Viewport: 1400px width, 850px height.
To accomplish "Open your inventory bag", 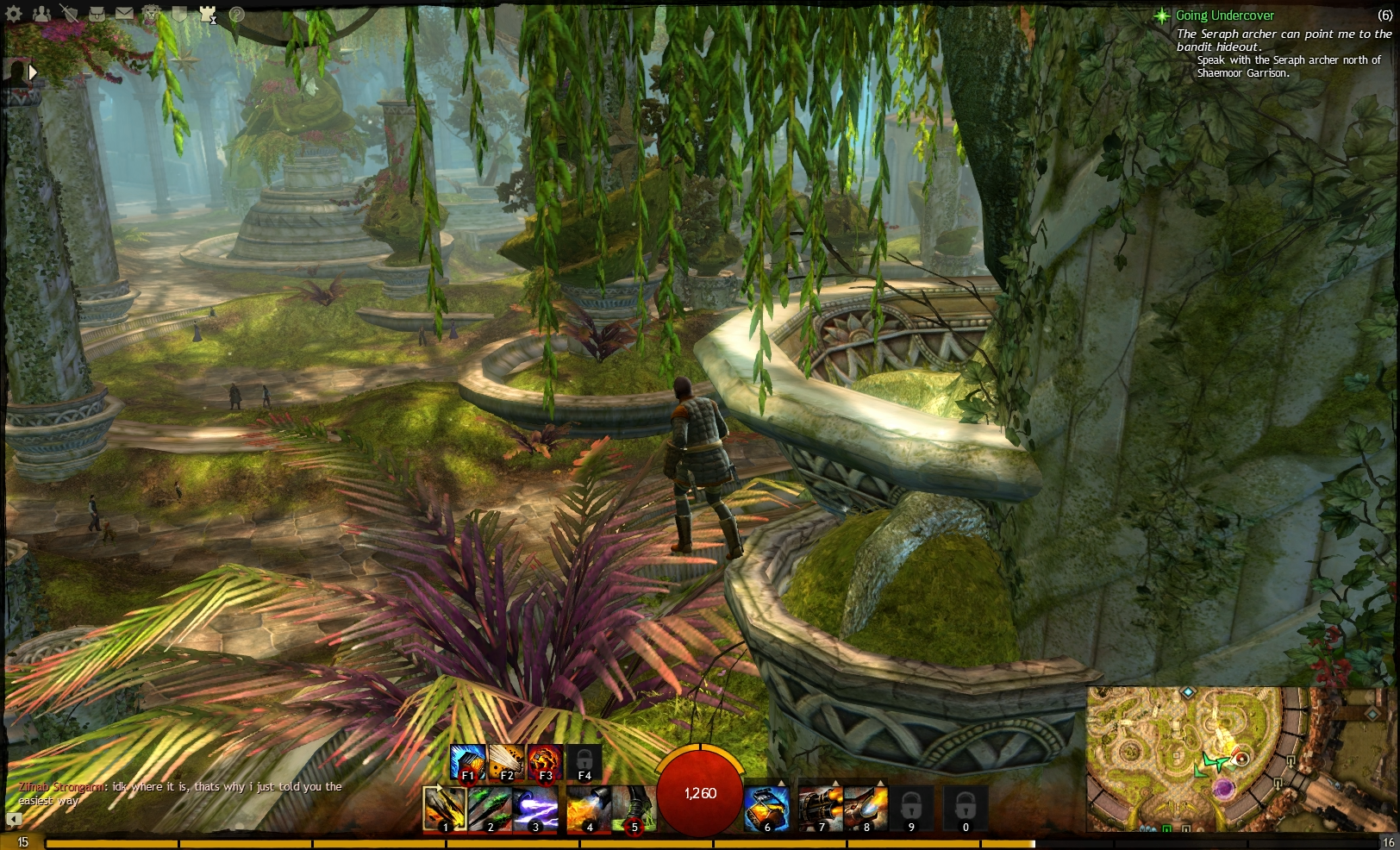I will [97, 12].
